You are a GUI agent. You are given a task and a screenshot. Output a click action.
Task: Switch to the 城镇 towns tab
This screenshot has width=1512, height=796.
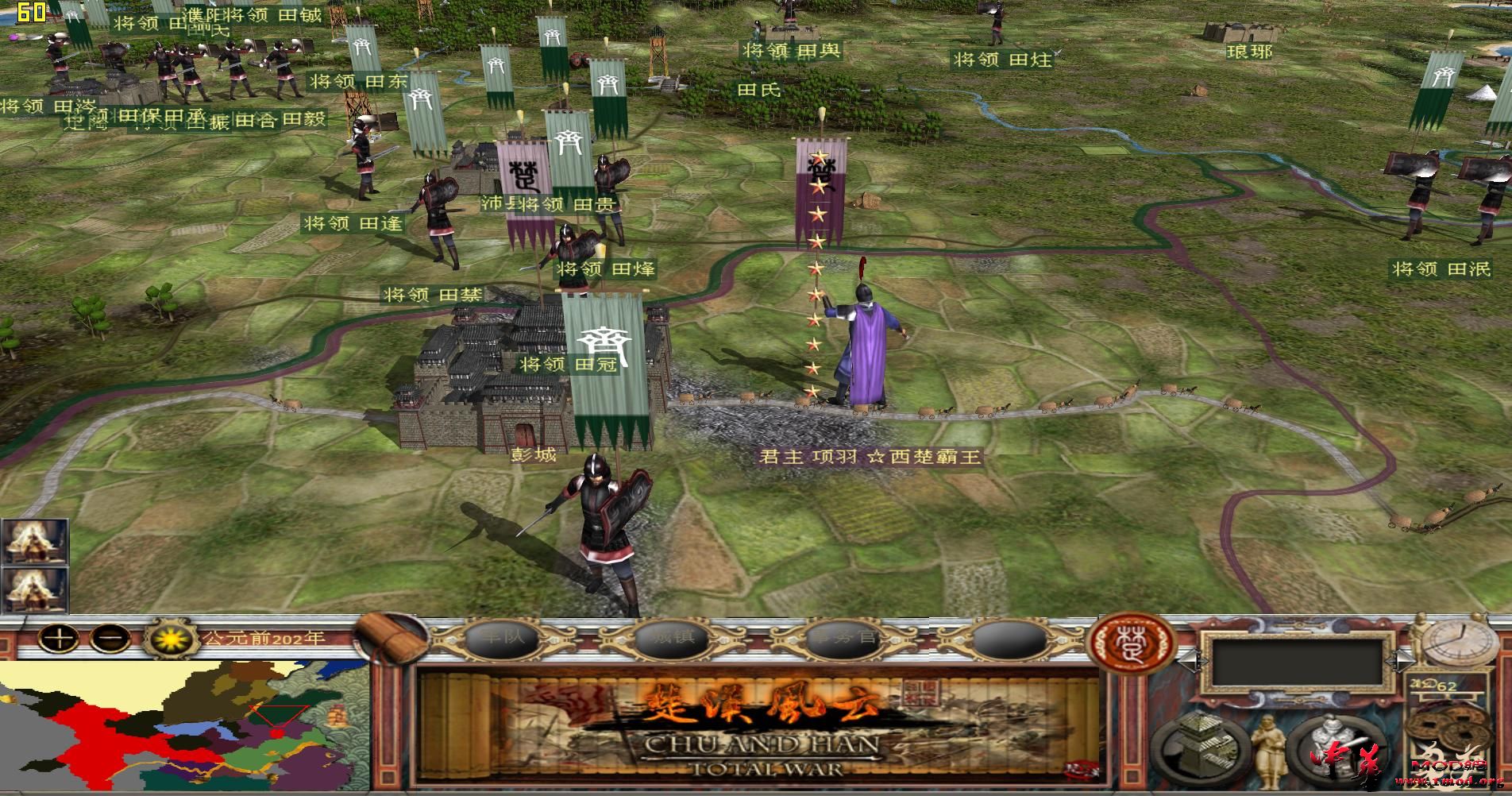click(x=671, y=638)
